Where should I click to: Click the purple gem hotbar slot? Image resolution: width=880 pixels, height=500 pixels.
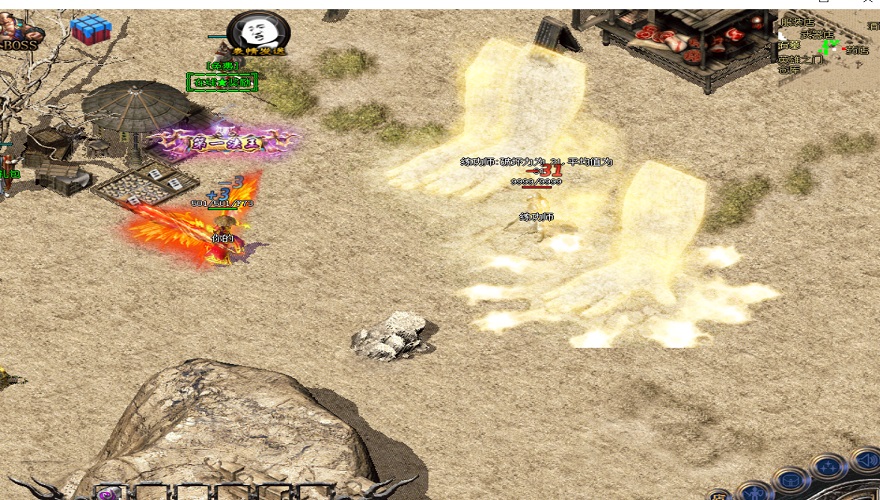click(107, 493)
